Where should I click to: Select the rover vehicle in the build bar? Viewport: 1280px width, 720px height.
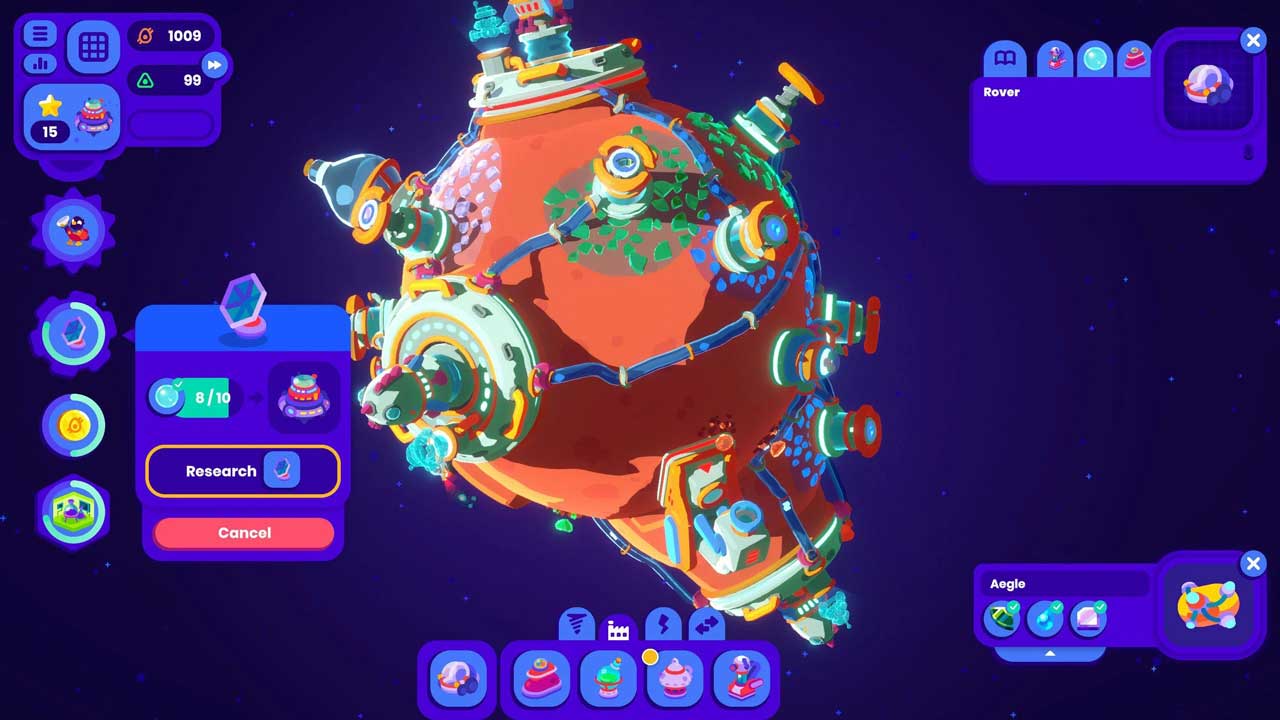(457, 679)
